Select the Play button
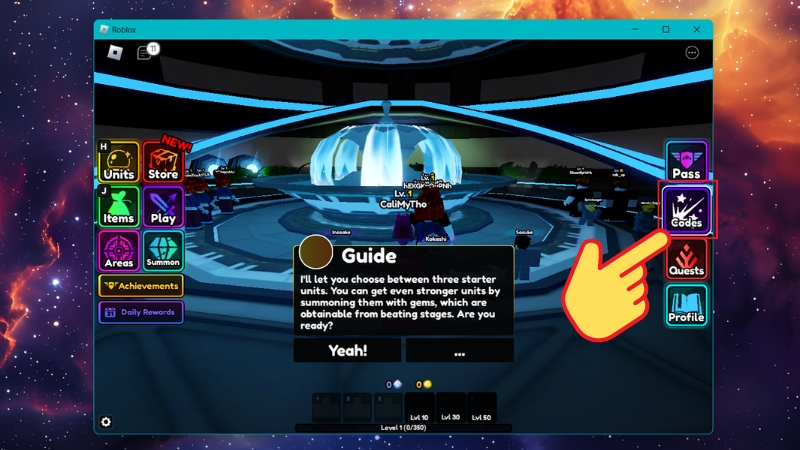The height and width of the screenshot is (450, 800). click(x=162, y=207)
